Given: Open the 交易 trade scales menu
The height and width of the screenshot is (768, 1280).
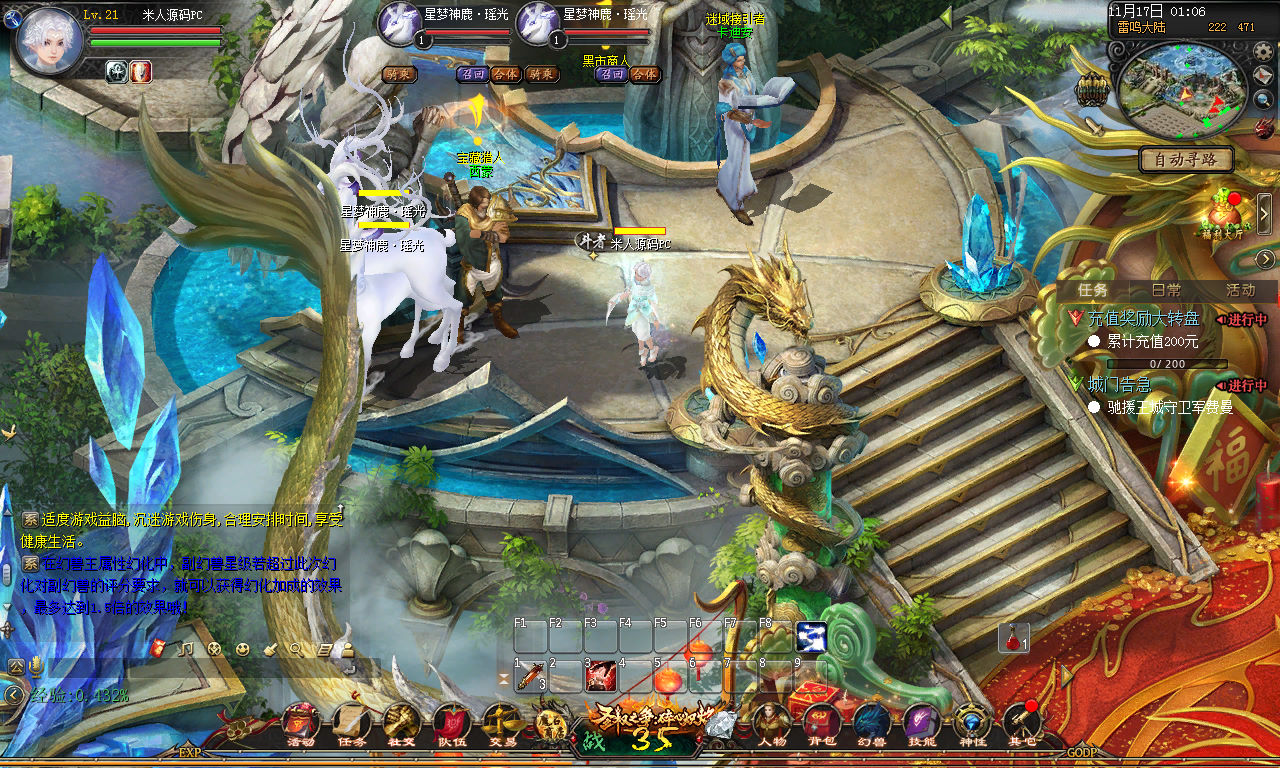Looking at the screenshot, I should 501,722.
